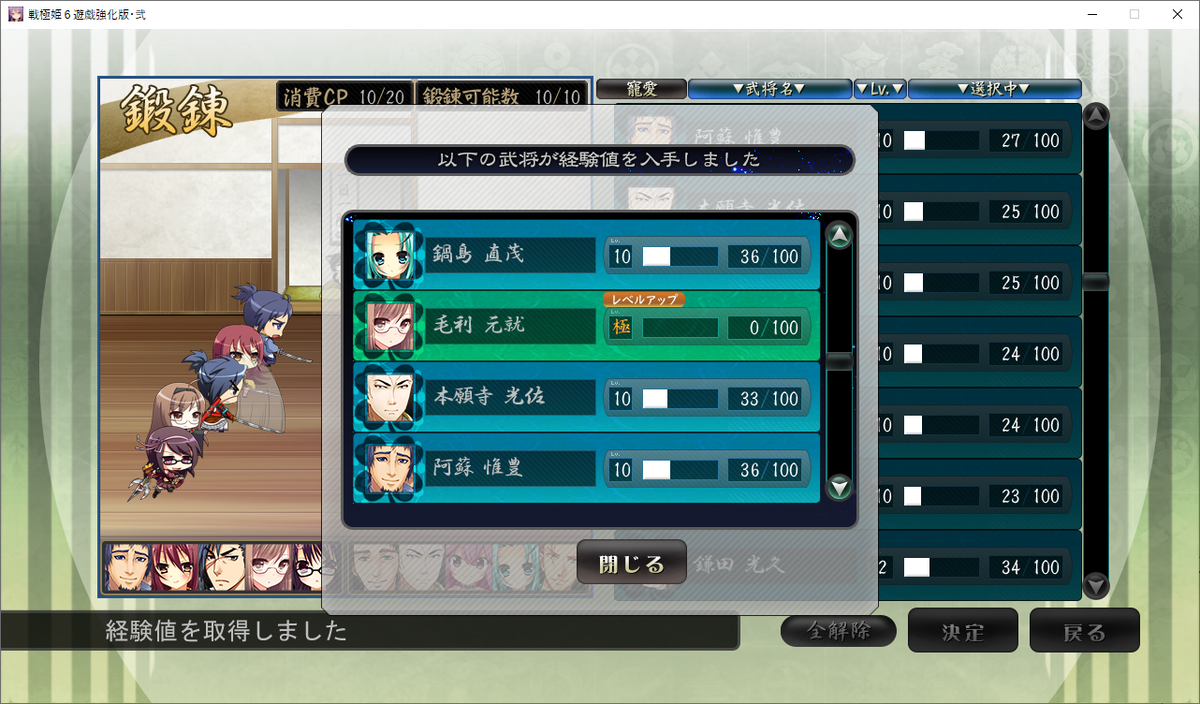
Task: Sort the roster by Lv. header
Action: [880, 89]
